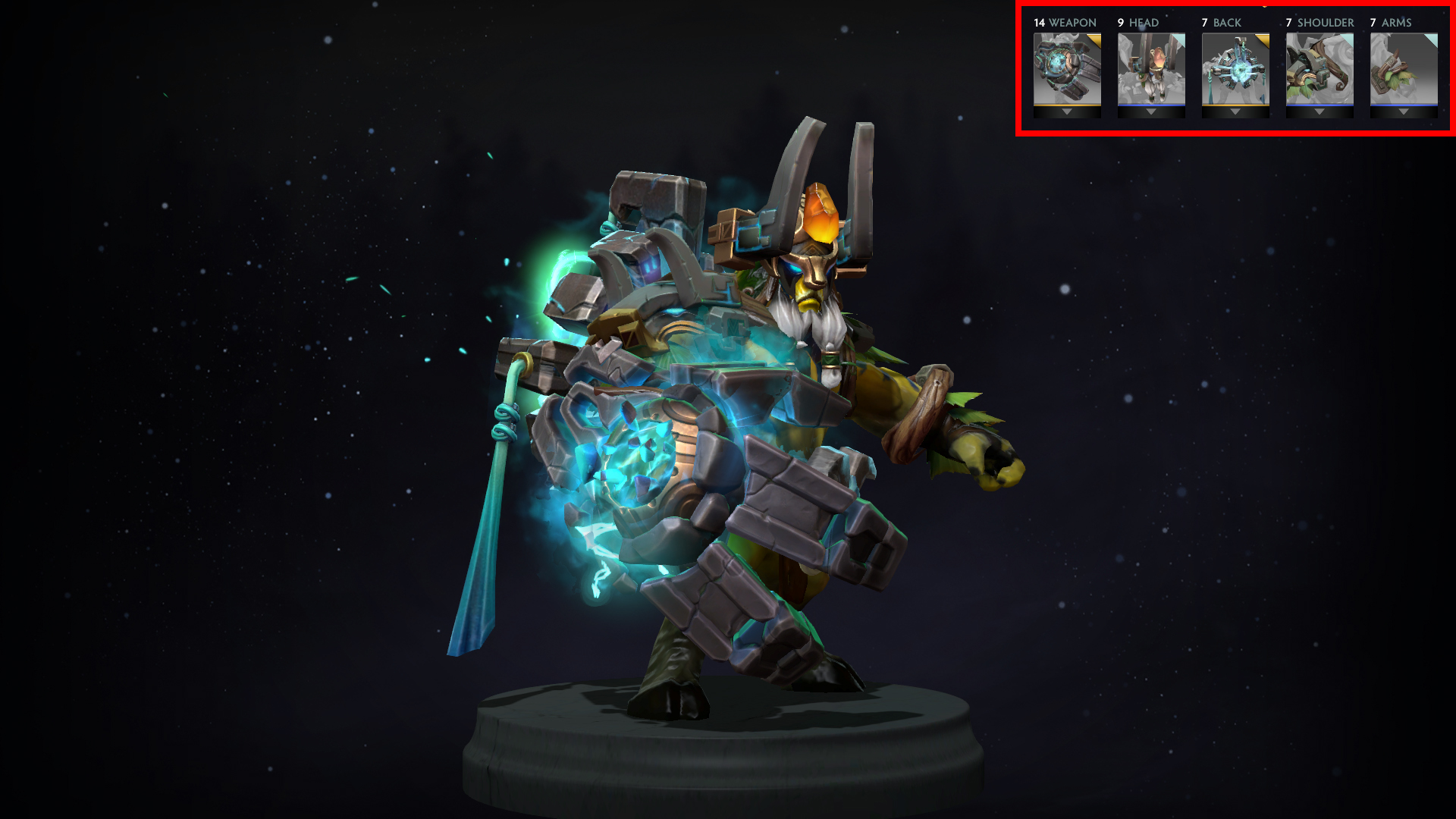Click the 14 WEAPON slot label
The width and height of the screenshot is (1456, 819).
click(x=1064, y=23)
